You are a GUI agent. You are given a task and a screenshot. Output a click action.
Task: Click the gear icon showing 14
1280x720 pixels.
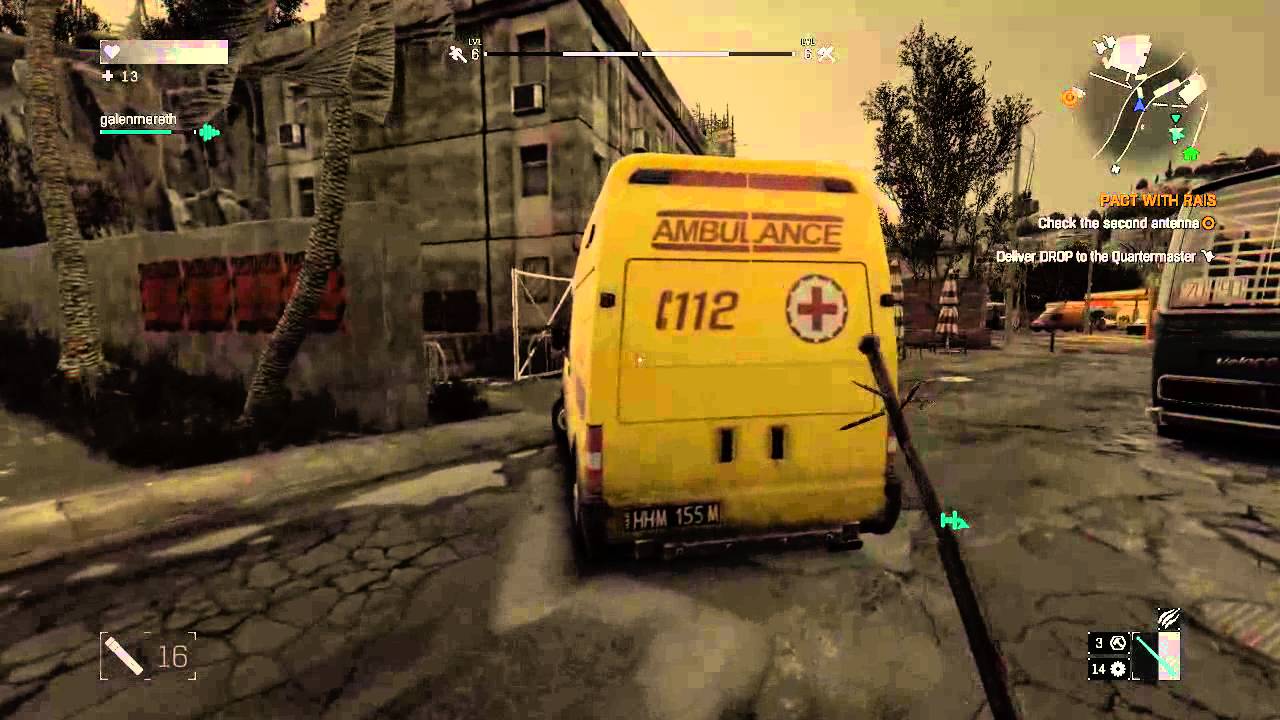(1117, 668)
